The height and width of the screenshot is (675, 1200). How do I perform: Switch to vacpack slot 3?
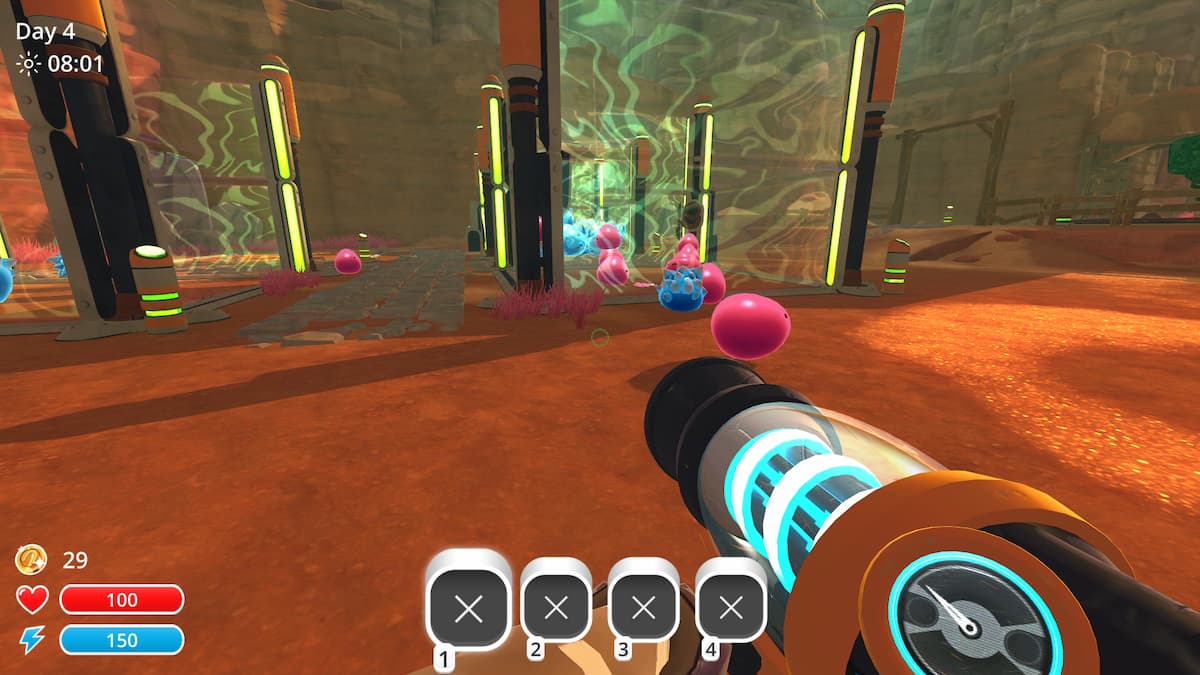[x=643, y=606]
